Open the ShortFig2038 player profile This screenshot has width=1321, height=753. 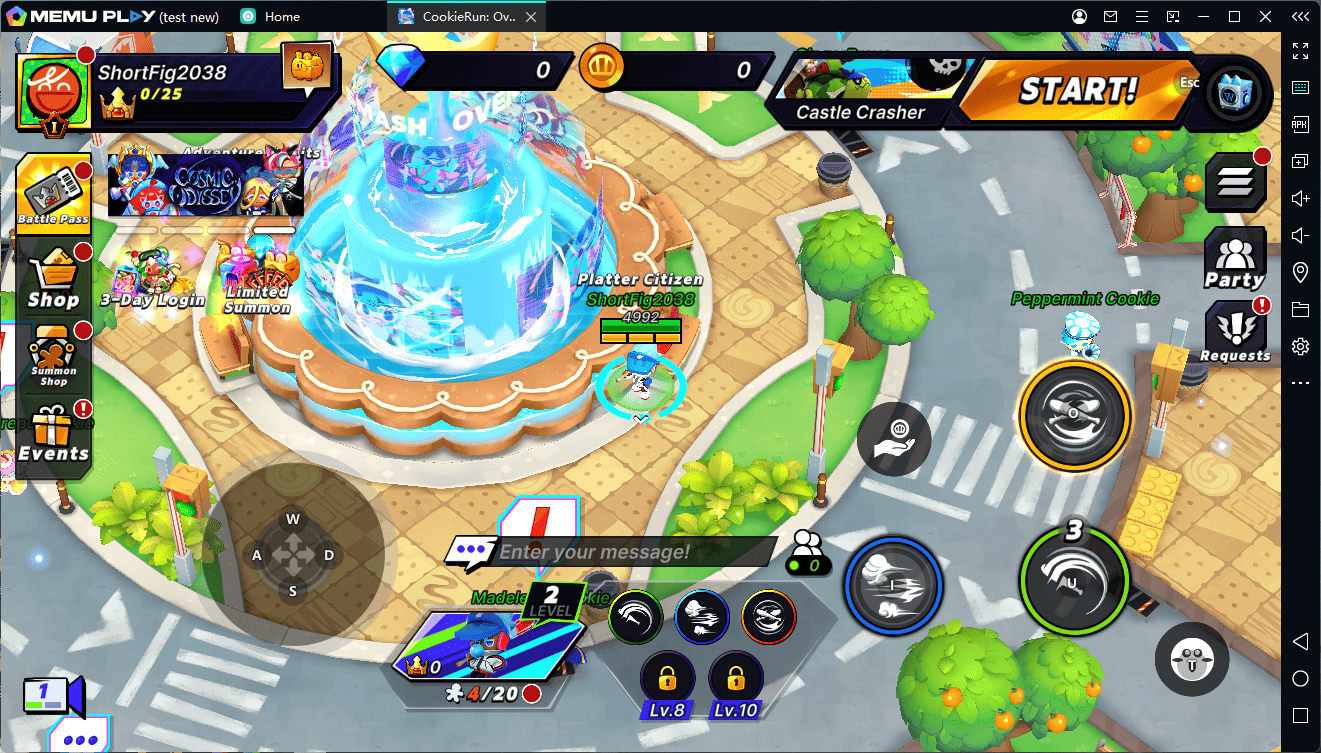click(x=55, y=89)
